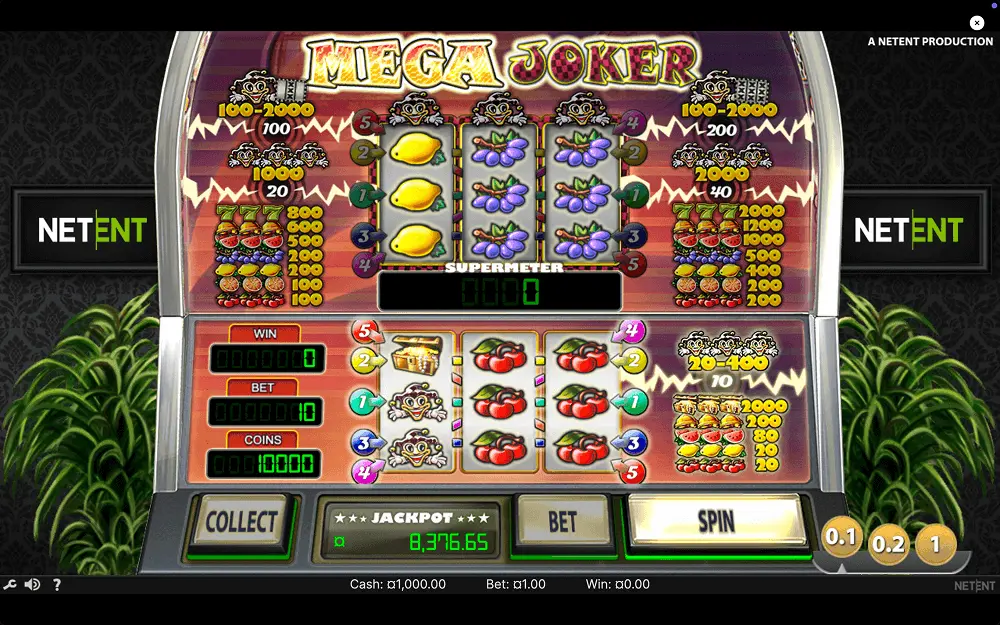Viewport: 1000px width, 625px height.
Task: Choose the 0.2 coin value chip
Action: (x=888, y=544)
